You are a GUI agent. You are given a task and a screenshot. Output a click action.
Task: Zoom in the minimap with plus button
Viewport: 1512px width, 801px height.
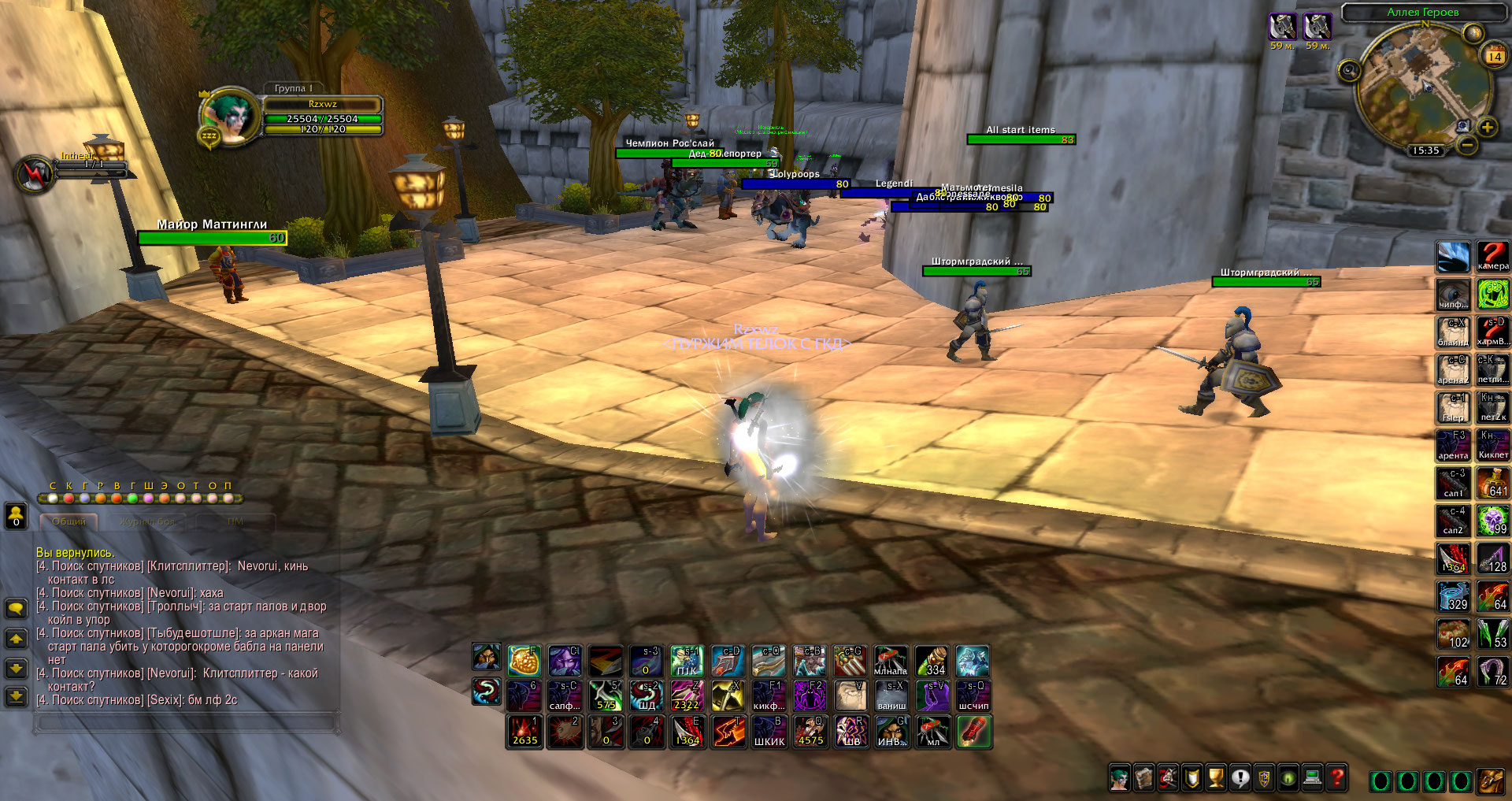tap(1487, 128)
